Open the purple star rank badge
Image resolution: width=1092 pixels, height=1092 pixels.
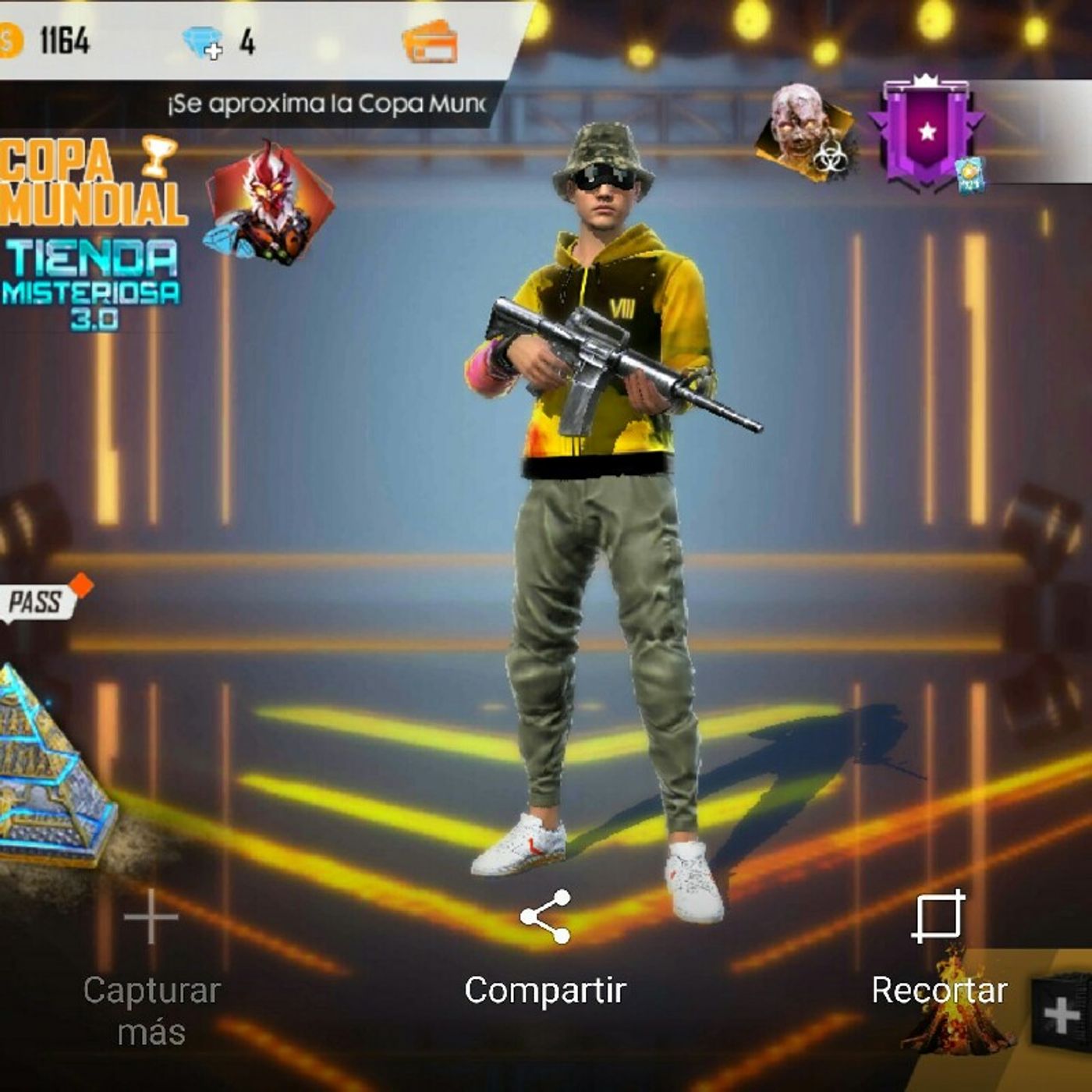(x=927, y=134)
